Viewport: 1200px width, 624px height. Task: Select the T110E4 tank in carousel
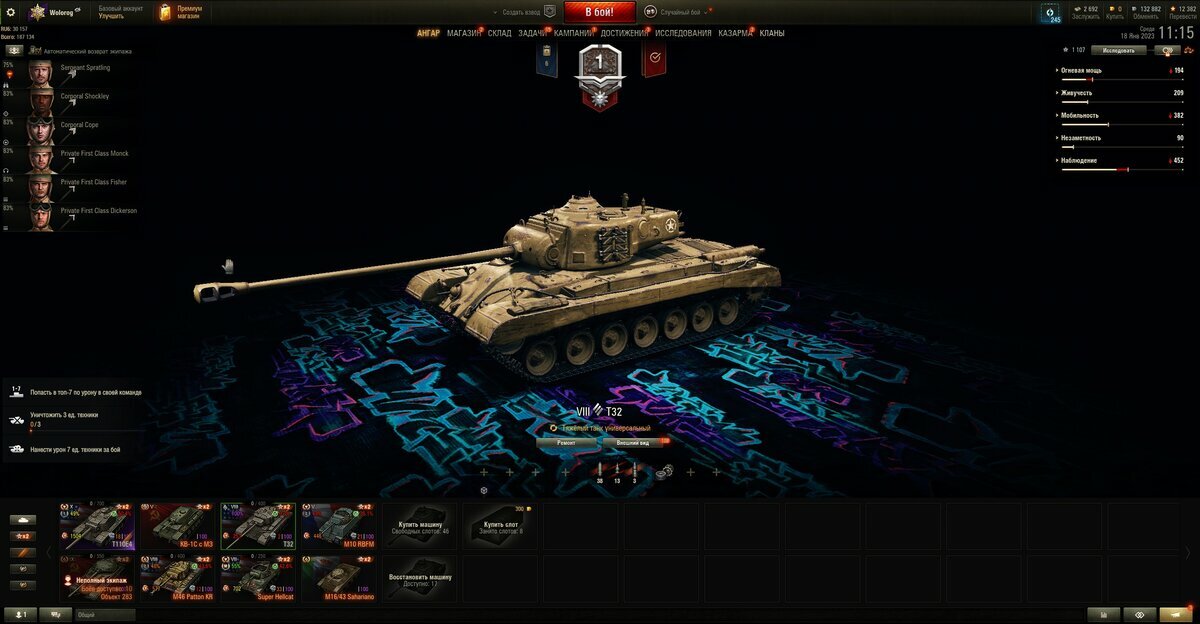tap(97, 526)
